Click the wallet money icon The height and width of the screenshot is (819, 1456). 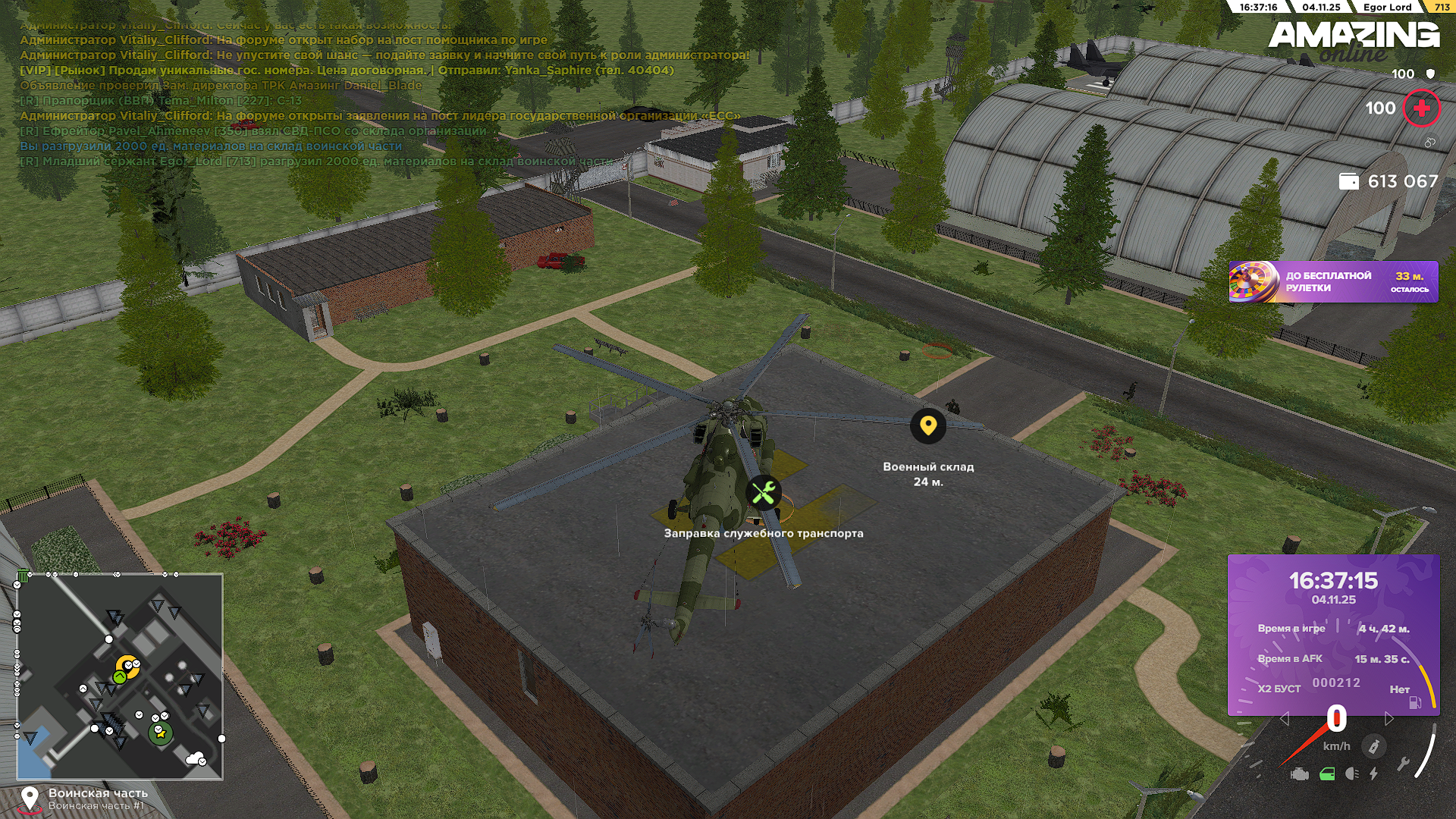click(x=1348, y=181)
